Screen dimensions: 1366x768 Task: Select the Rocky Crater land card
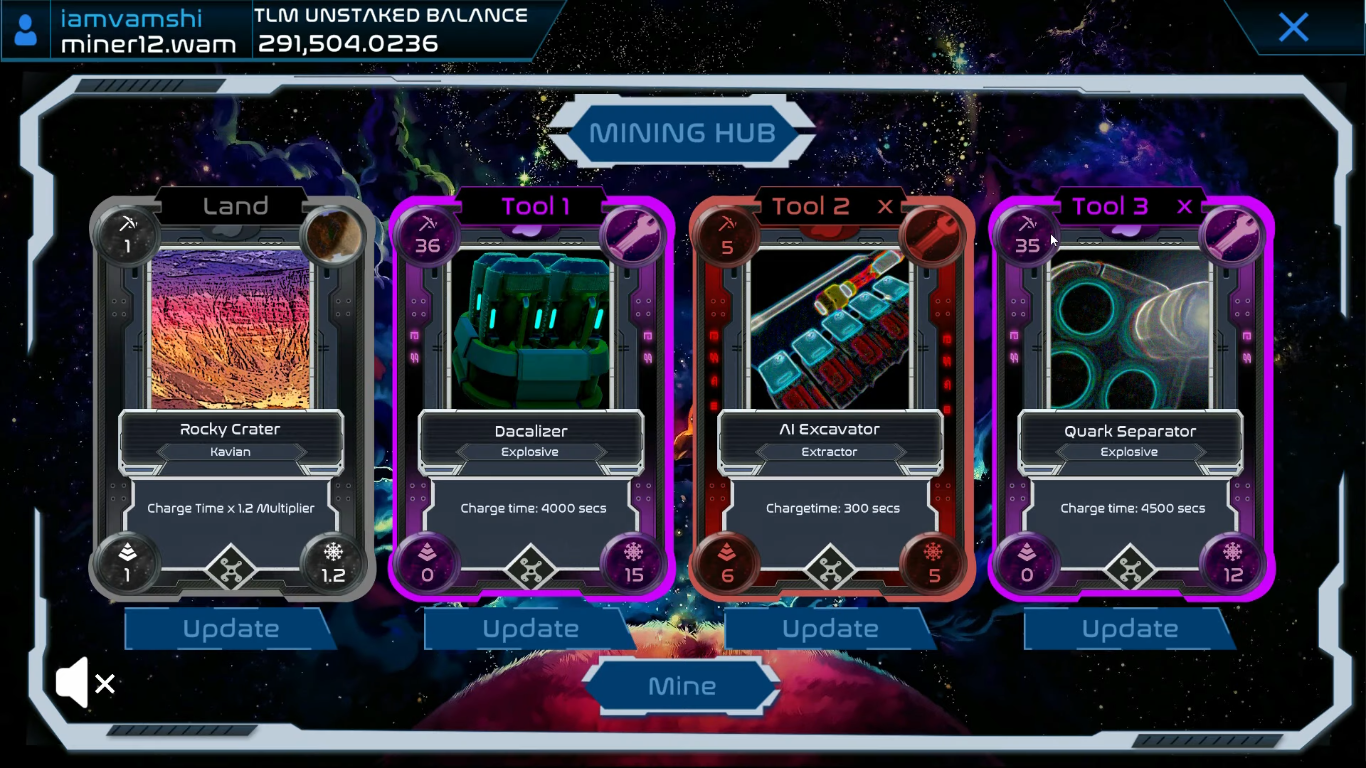tap(231, 330)
